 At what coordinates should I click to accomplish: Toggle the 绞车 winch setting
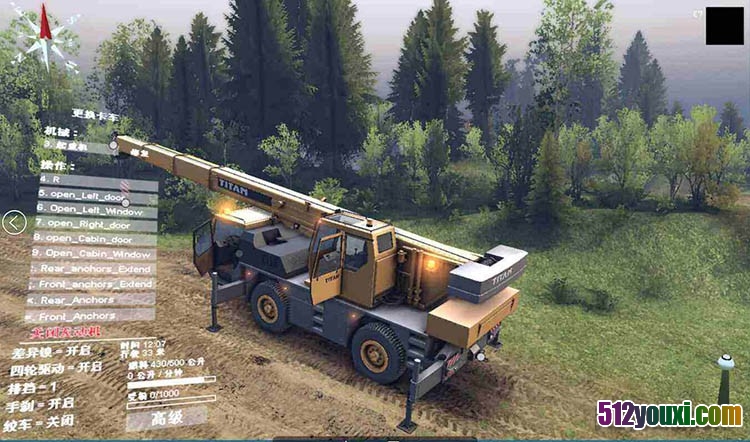(44, 420)
